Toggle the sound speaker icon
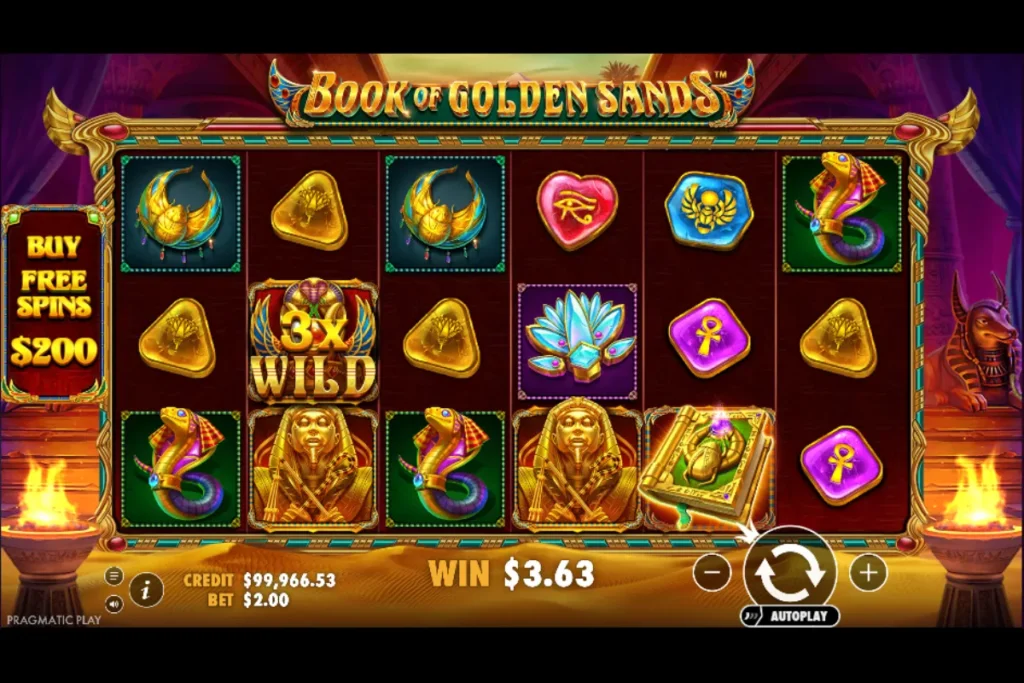 114,603
